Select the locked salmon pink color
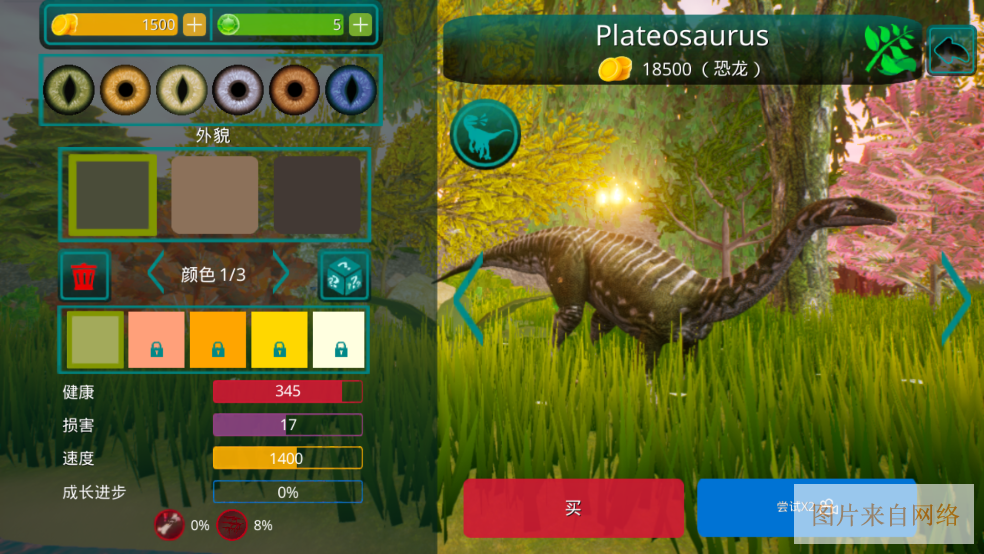The width and height of the screenshot is (984, 554). pos(156,340)
